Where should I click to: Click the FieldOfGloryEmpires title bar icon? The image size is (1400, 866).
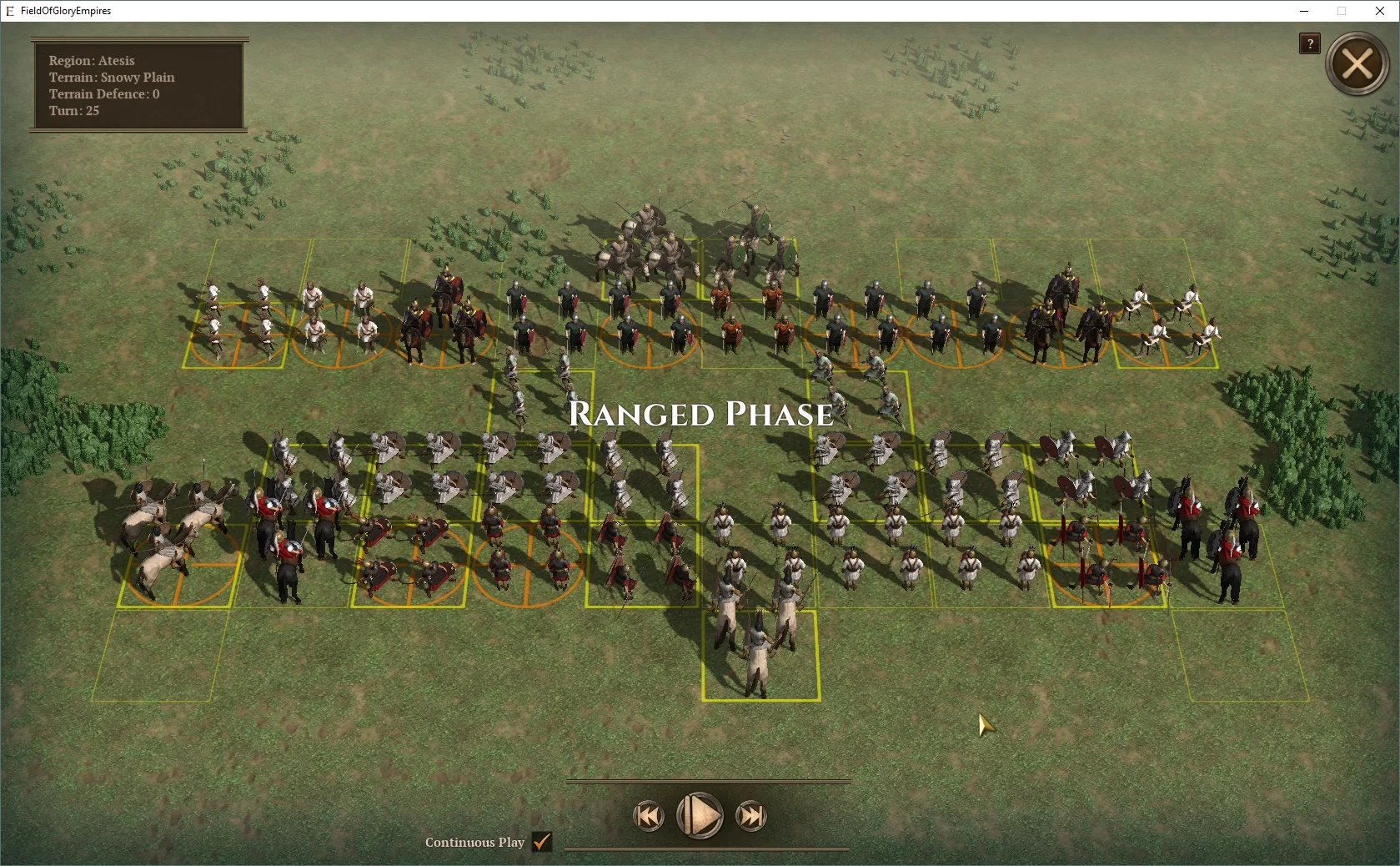9,11
